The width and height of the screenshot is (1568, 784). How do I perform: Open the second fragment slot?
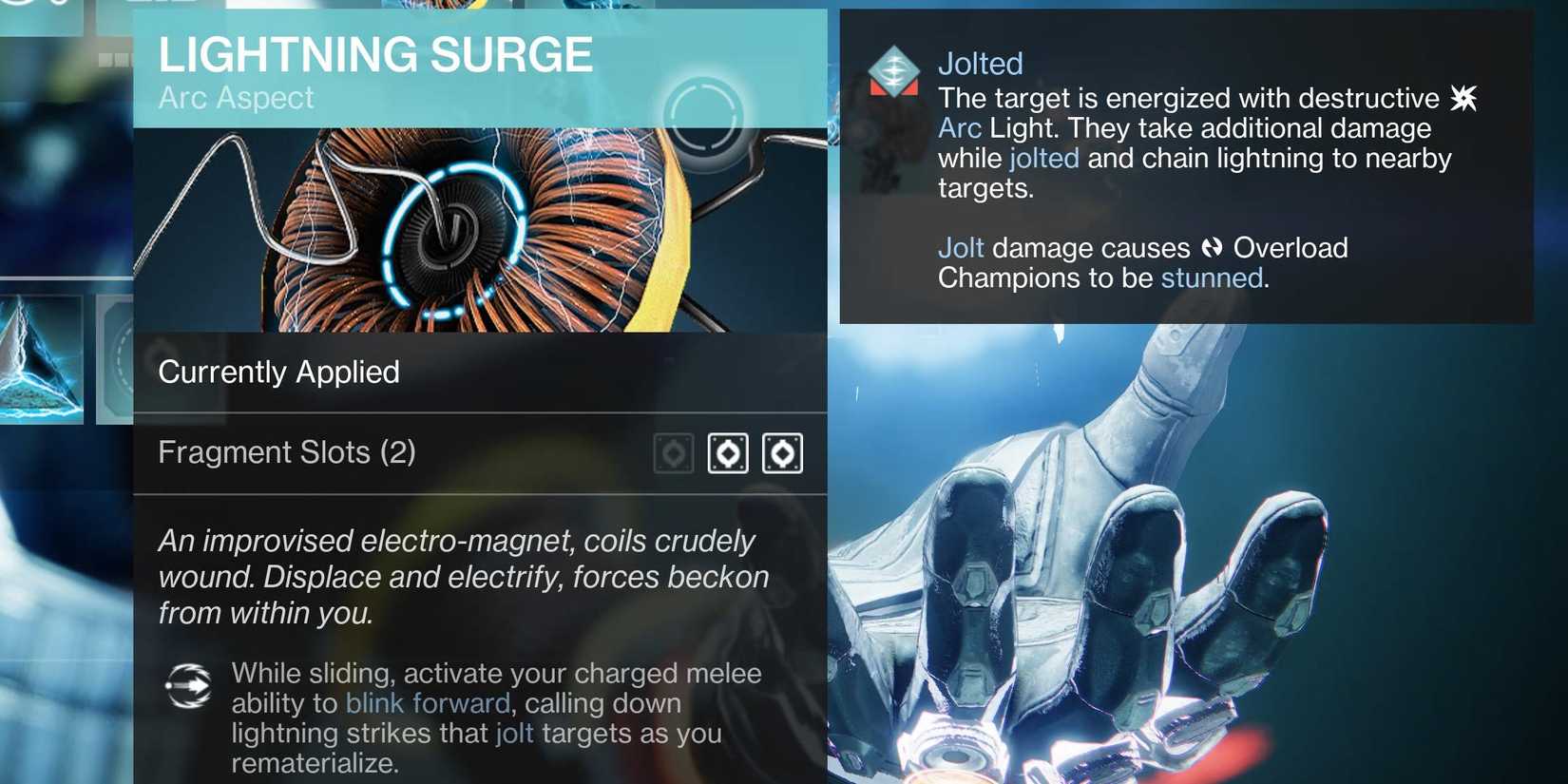tap(727, 453)
